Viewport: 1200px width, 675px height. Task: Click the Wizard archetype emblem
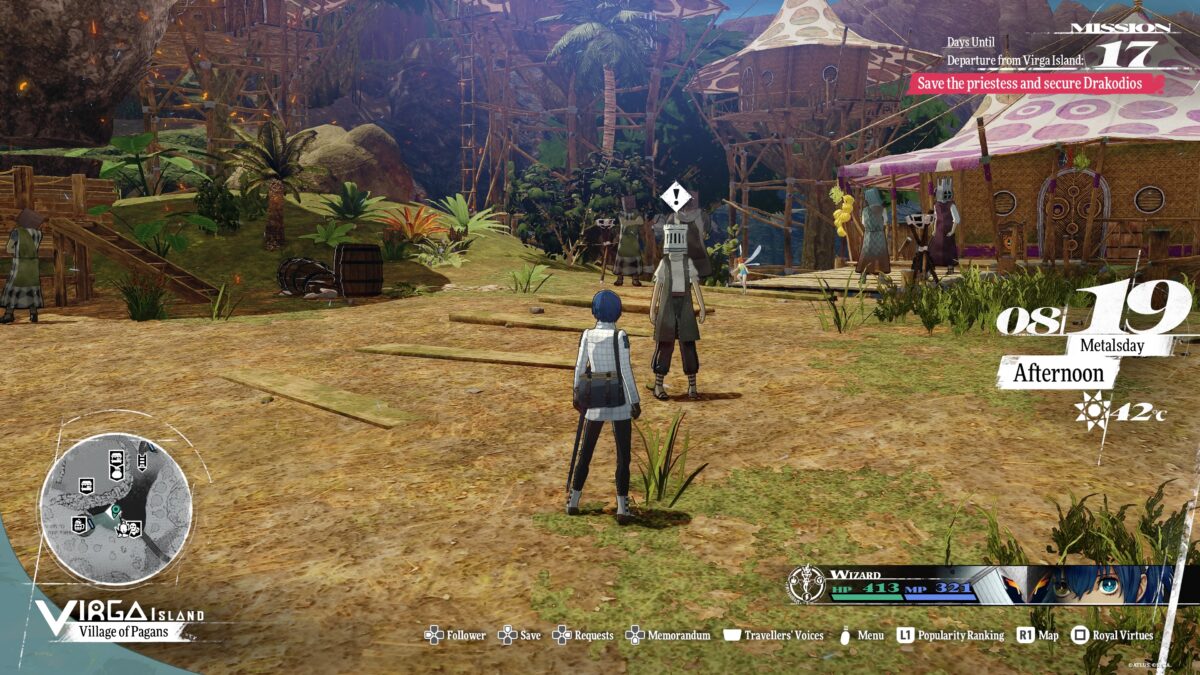click(804, 584)
